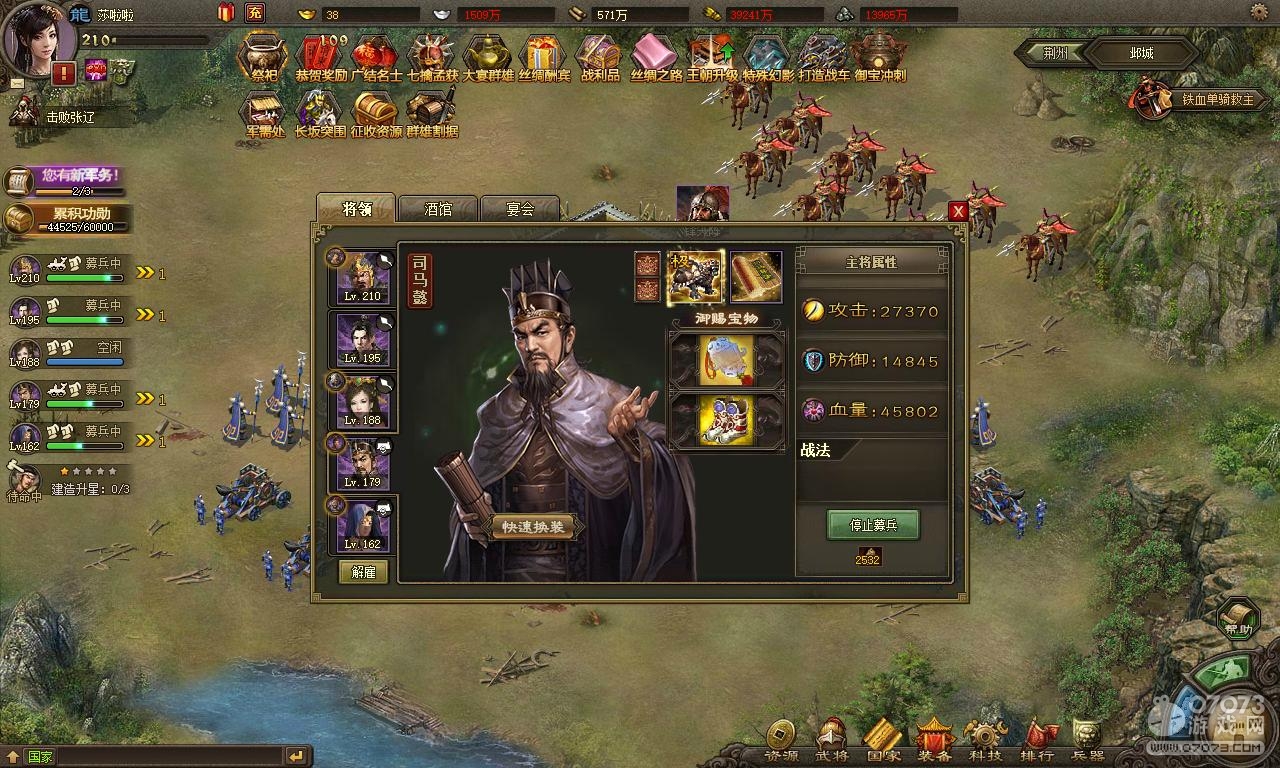This screenshot has height=768, width=1280.
Task: Open the 战利品 loot chest icon
Action: (599, 58)
